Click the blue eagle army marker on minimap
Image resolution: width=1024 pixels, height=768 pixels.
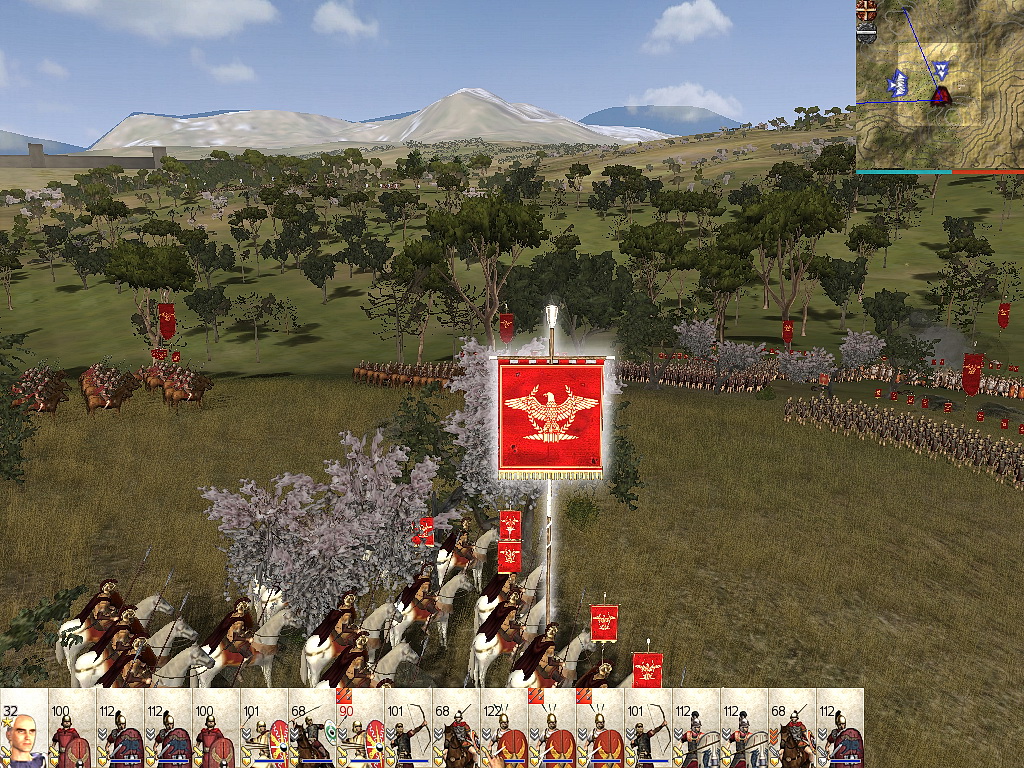(899, 83)
